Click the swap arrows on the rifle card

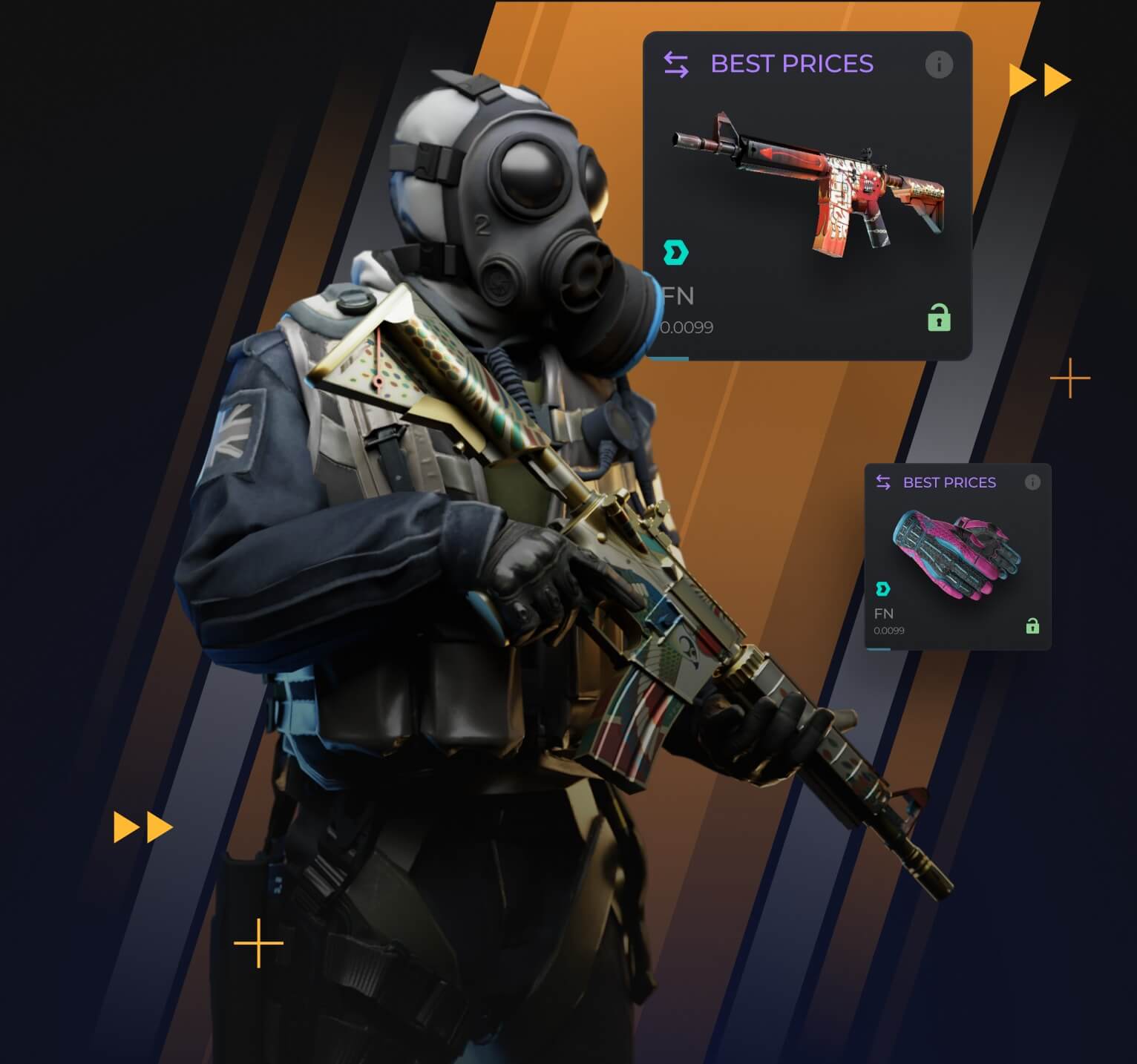pos(676,65)
